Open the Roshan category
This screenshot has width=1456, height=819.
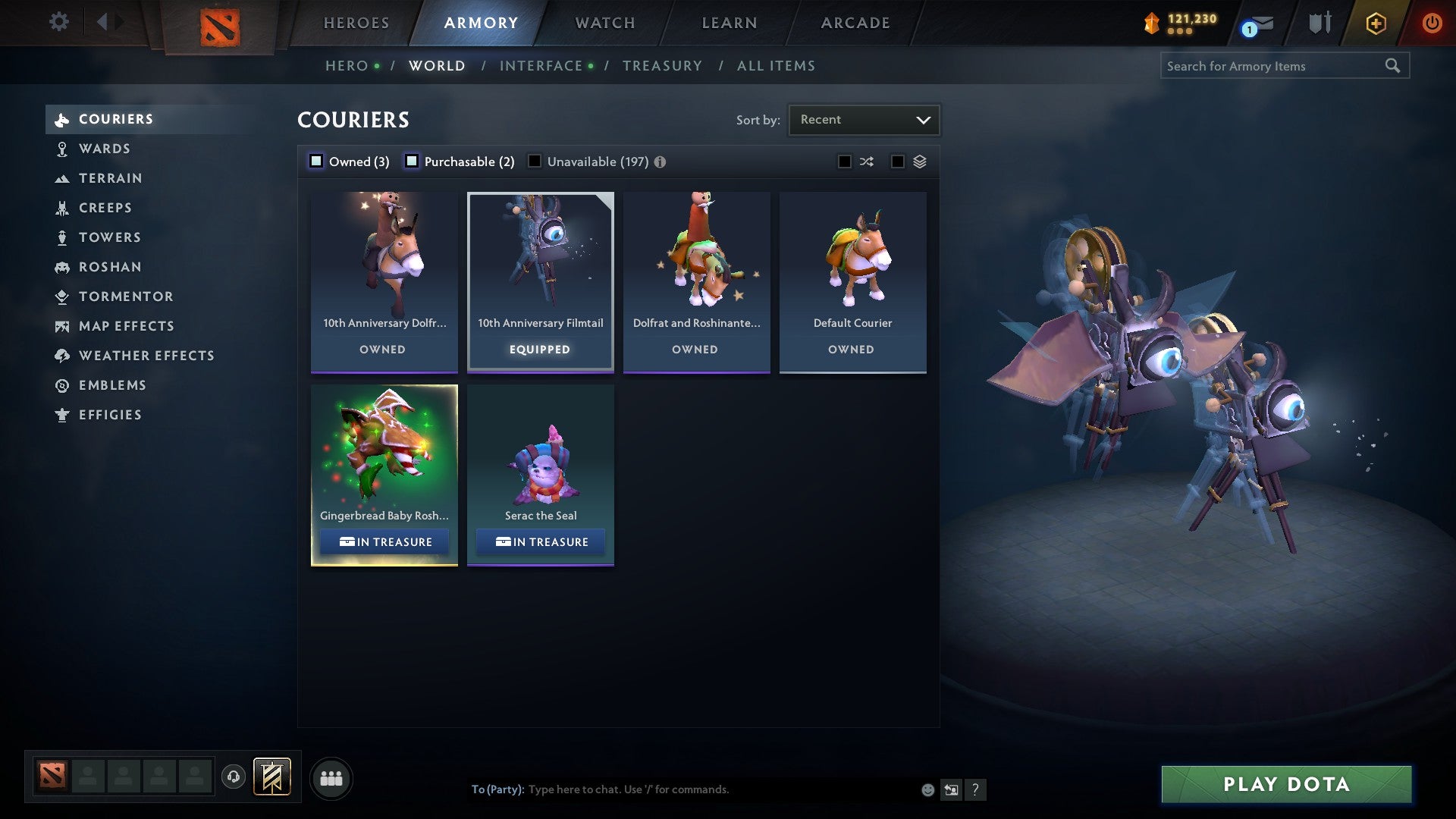coord(111,267)
